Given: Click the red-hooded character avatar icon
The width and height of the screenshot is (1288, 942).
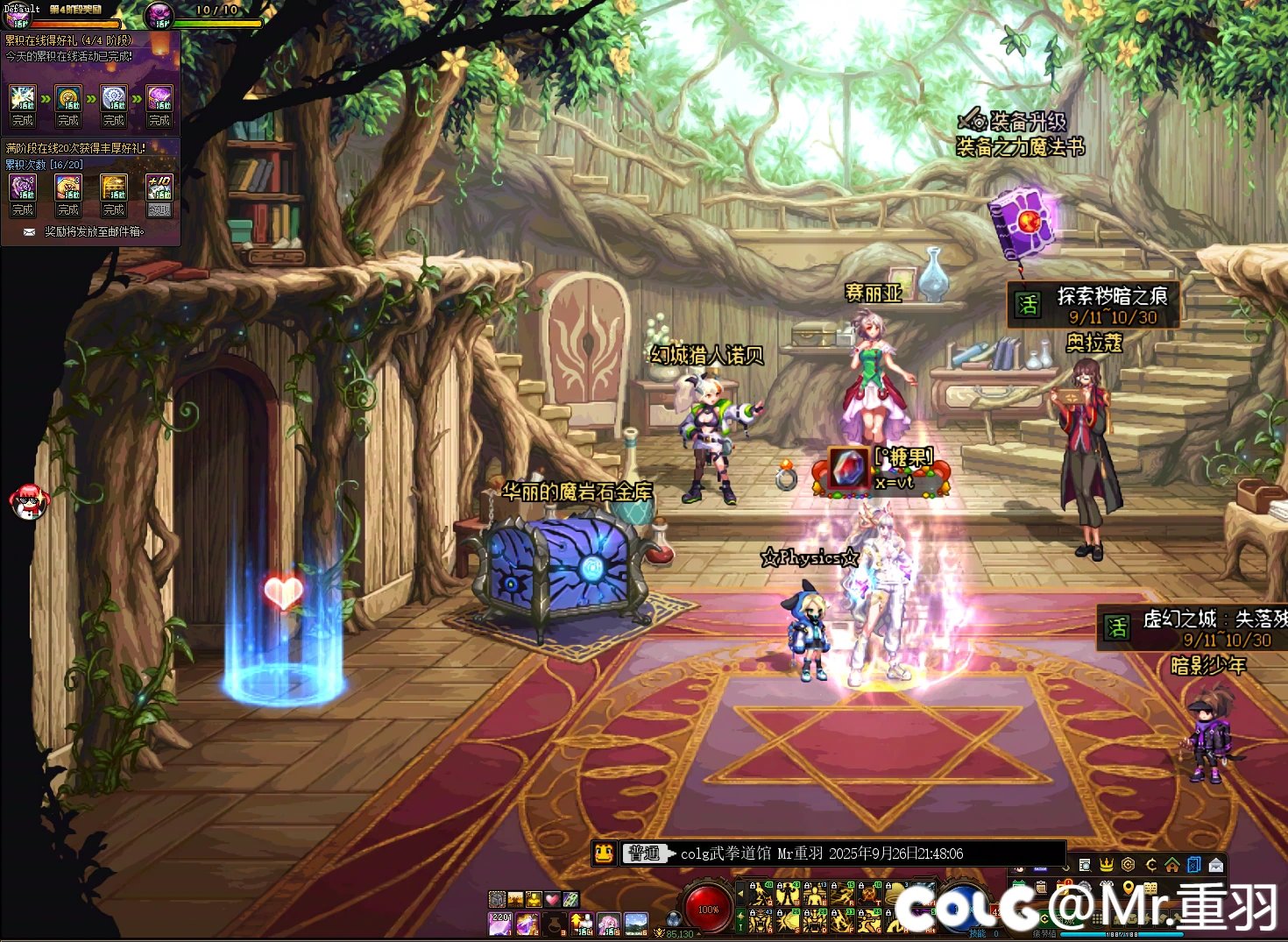Looking at the screenshot, I should pos(29,500).
